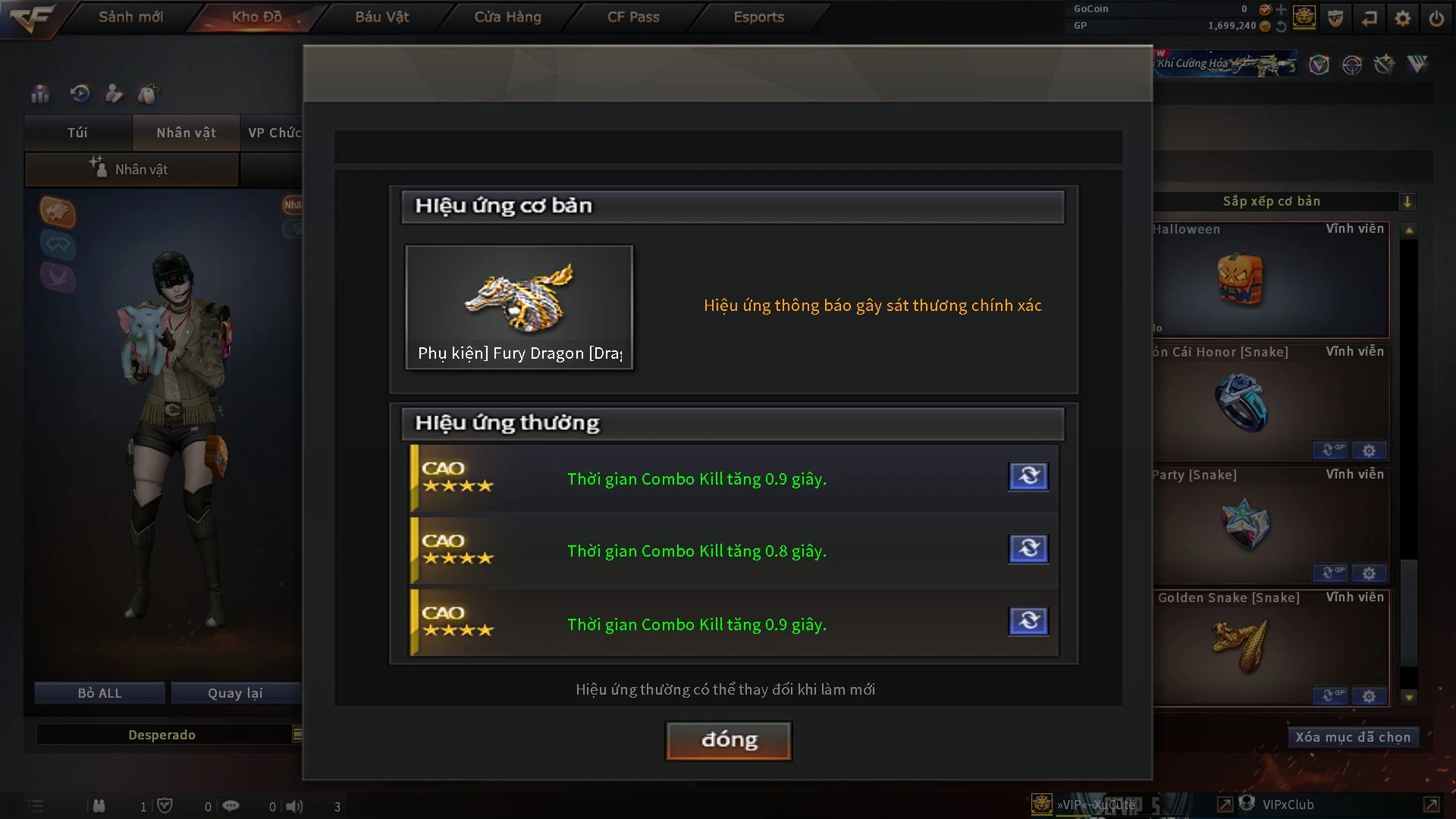
Task: Open the settings gear icon in top bar
Action: coord(1402,18)
